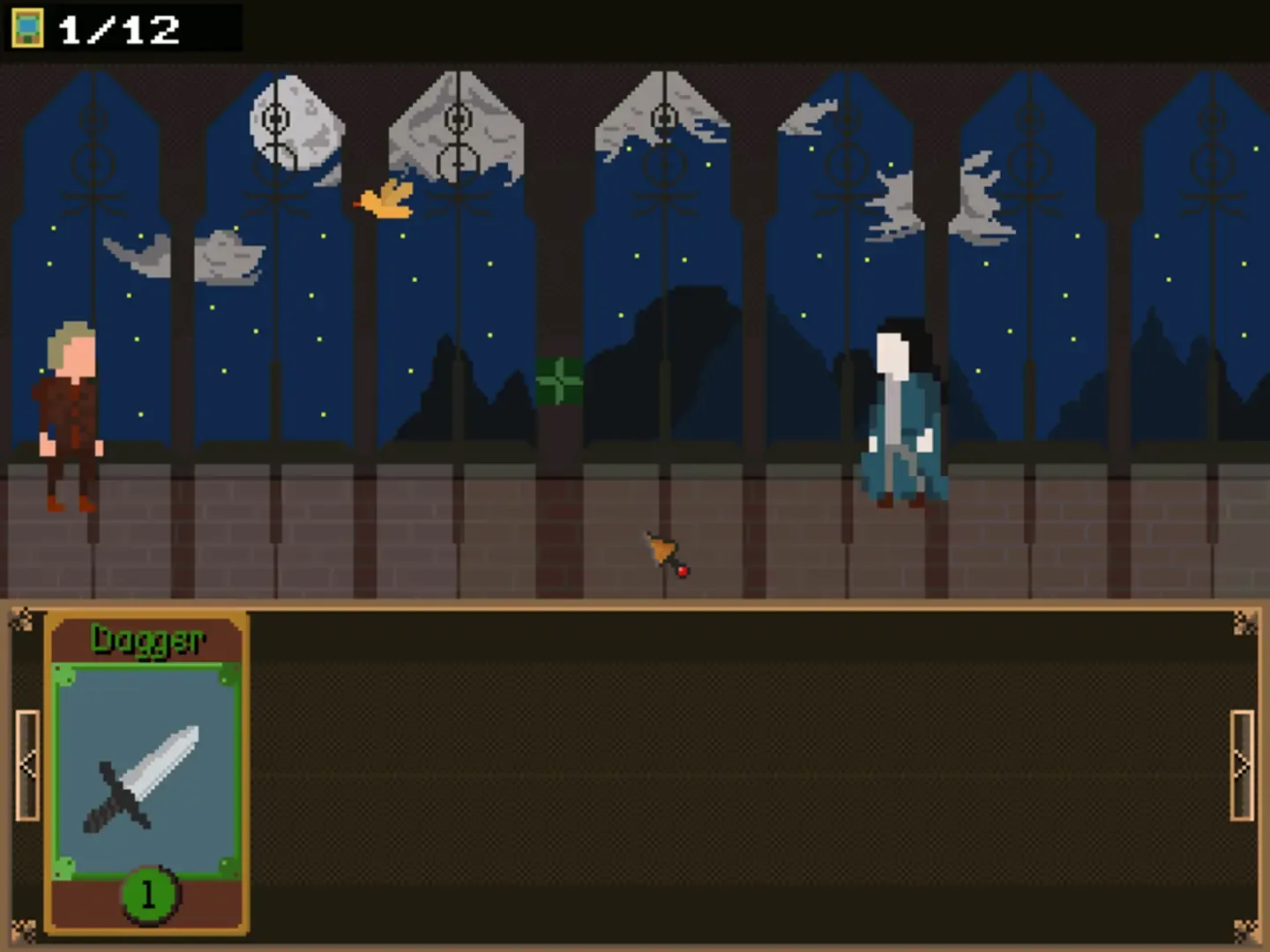Click the dark inventory panel background
Viewport: 1270px width, 952px height.
(706, 776)
